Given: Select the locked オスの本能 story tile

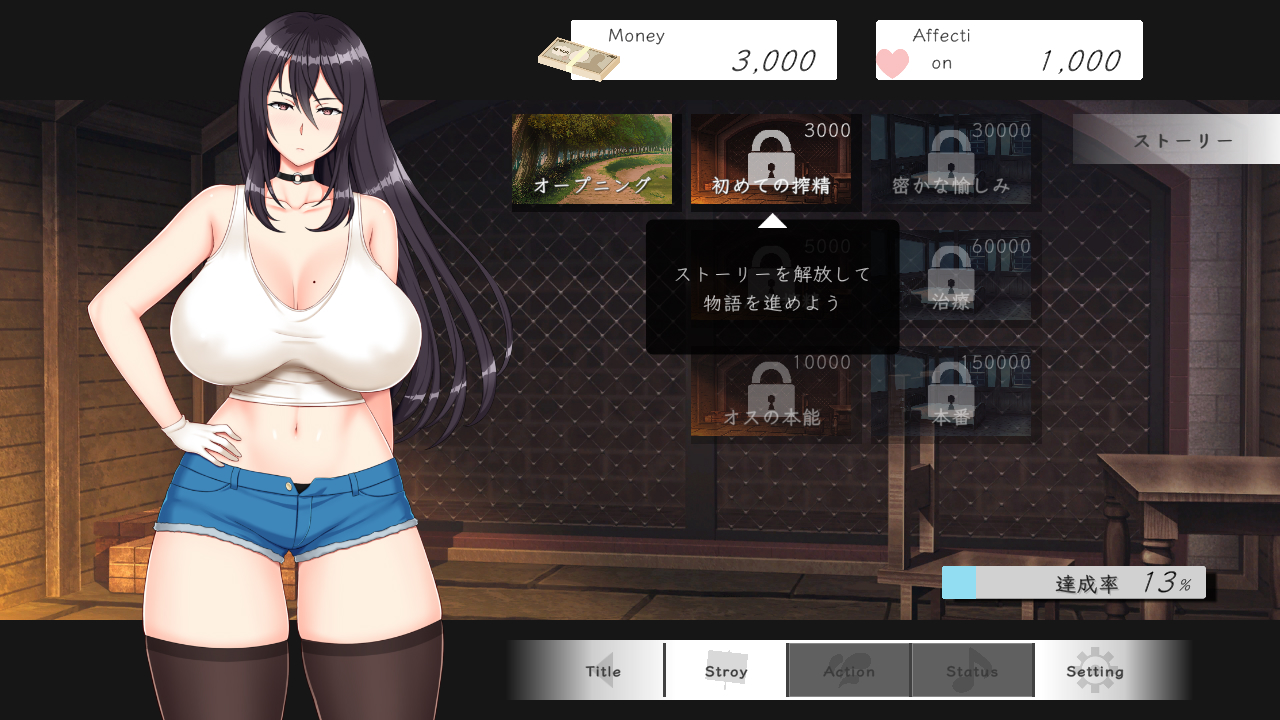Looking at the screenshot, I should [x=771, y=394].
